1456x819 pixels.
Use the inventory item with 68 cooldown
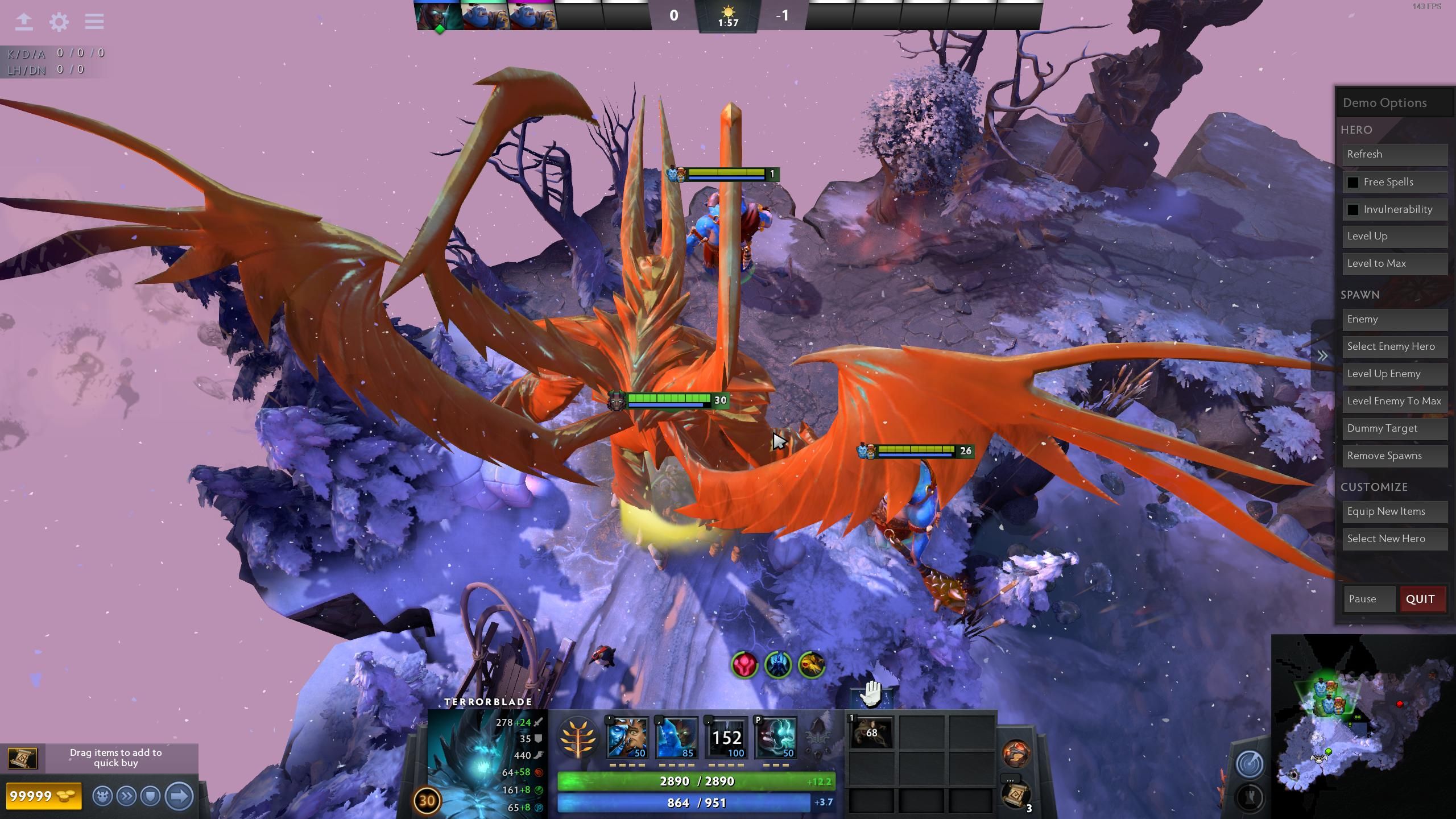coord(871,733)
